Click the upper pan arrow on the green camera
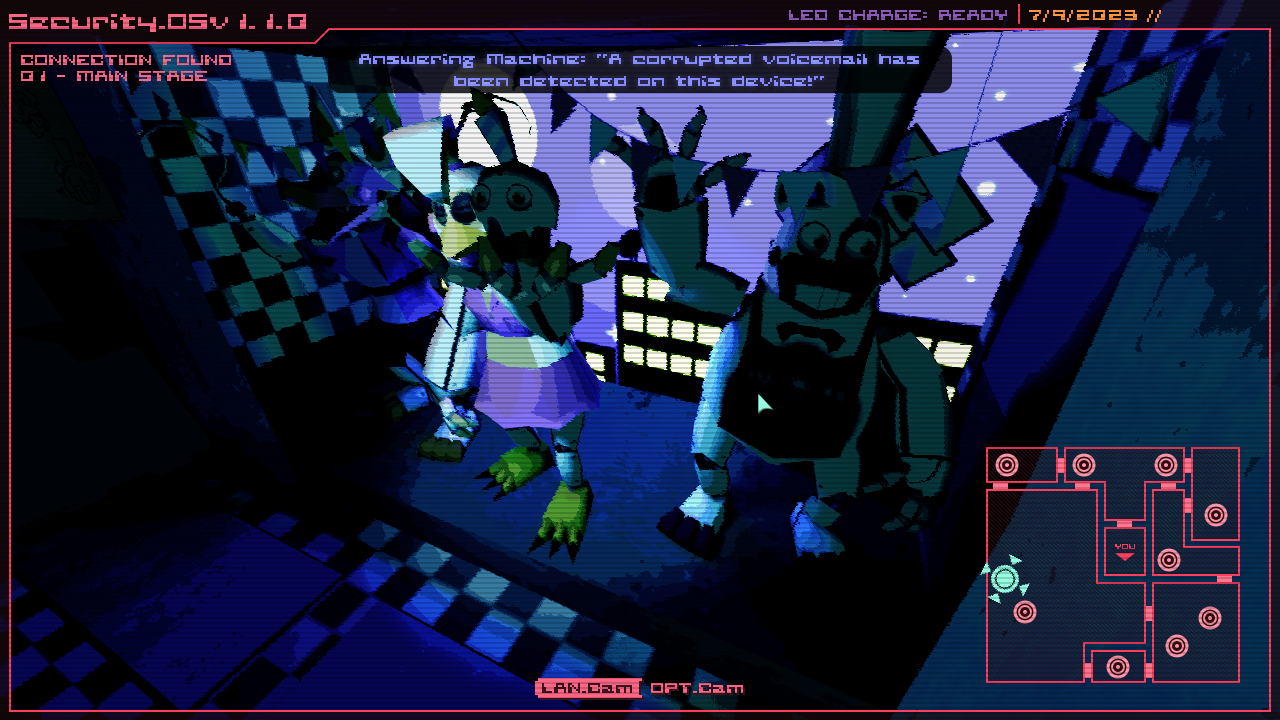 1015,561
